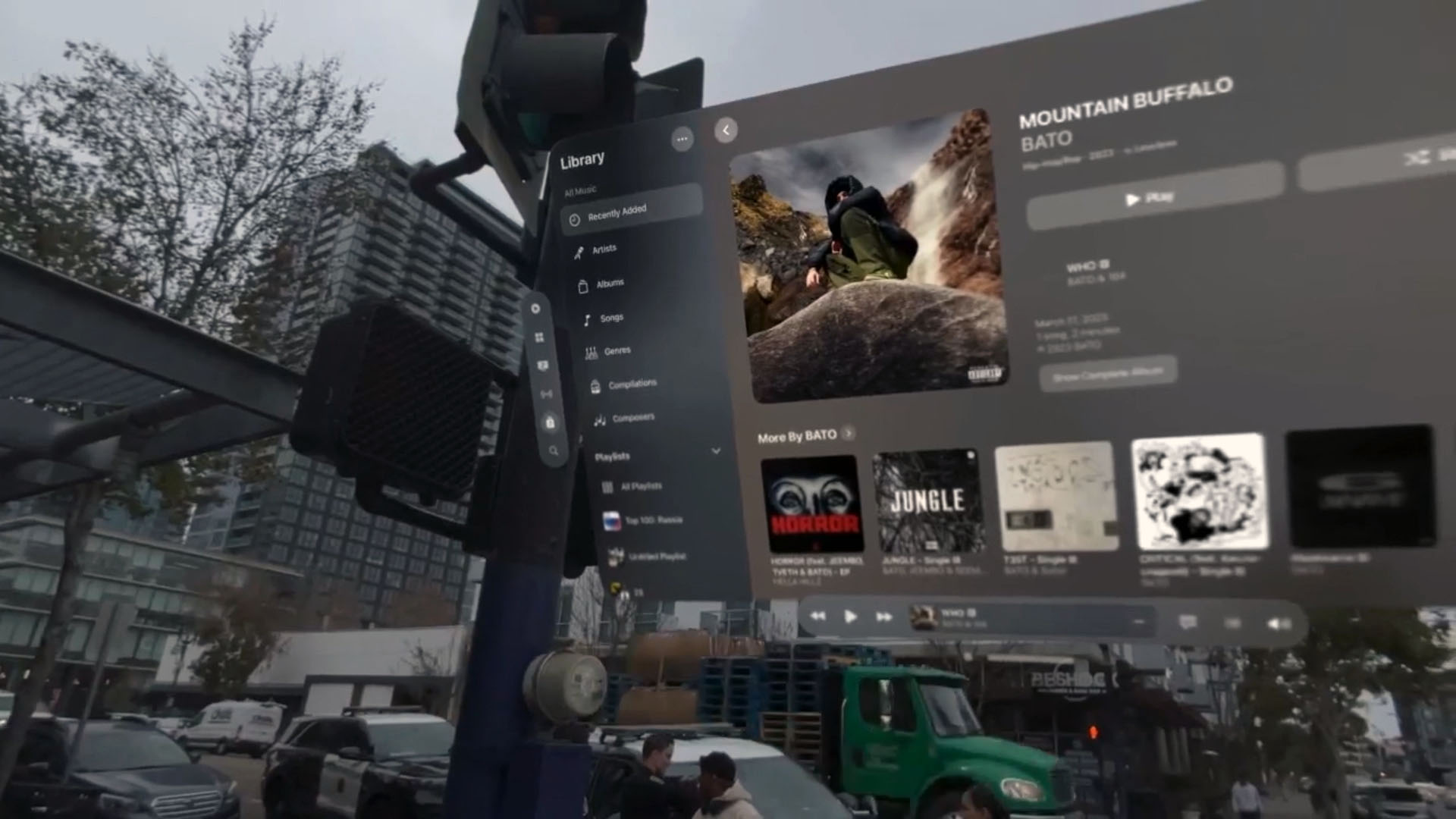Toggle the lyrics view in the playback bar
The image size is (1456, 819).
[x=1187, y=622]
